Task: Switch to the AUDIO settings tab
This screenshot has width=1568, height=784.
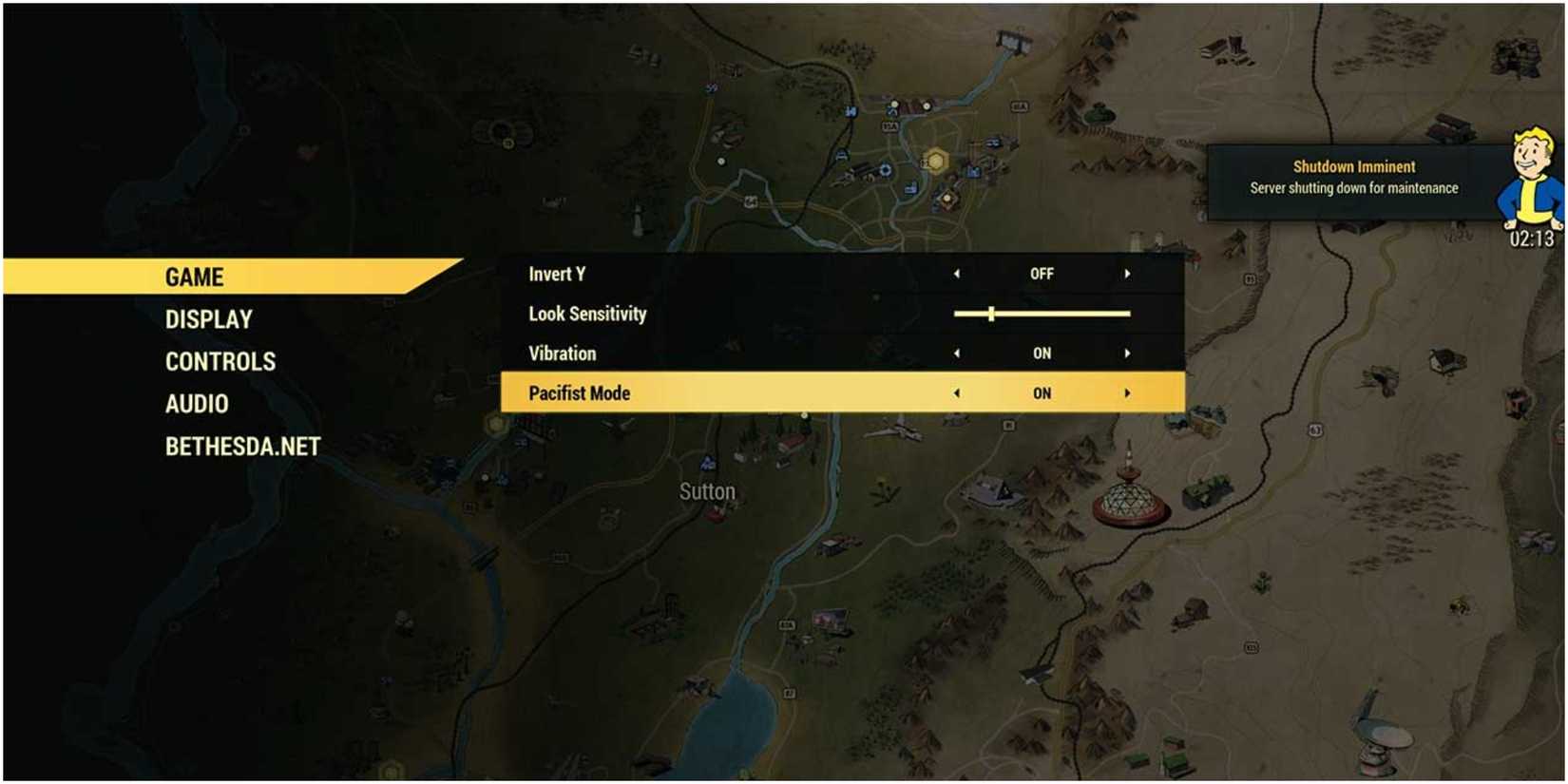Action: click(x=196, y=403)
